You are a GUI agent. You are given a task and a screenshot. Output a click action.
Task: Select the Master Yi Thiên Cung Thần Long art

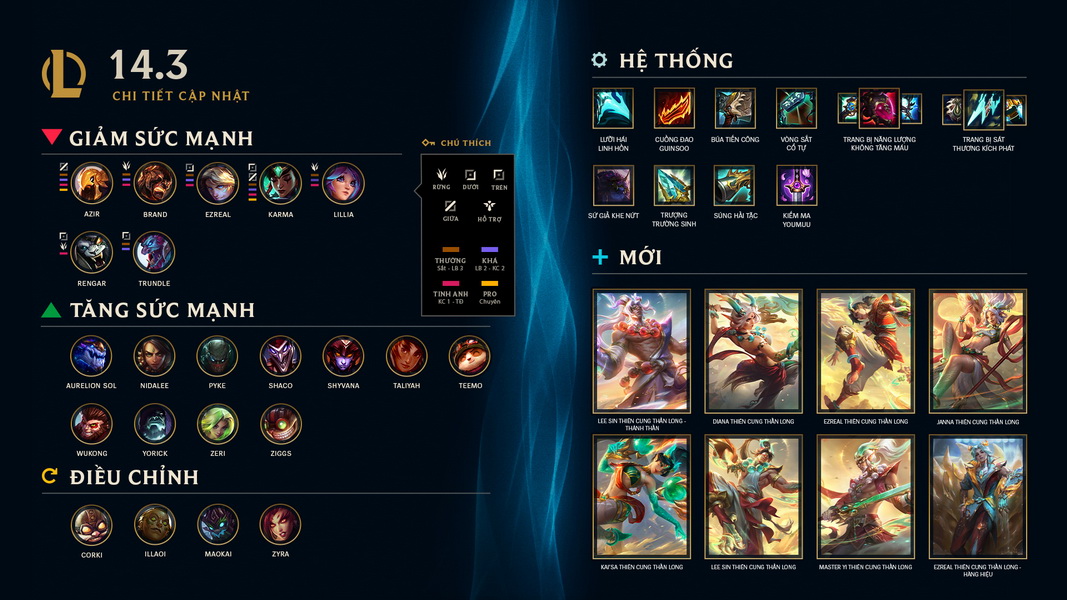(865, 497)
